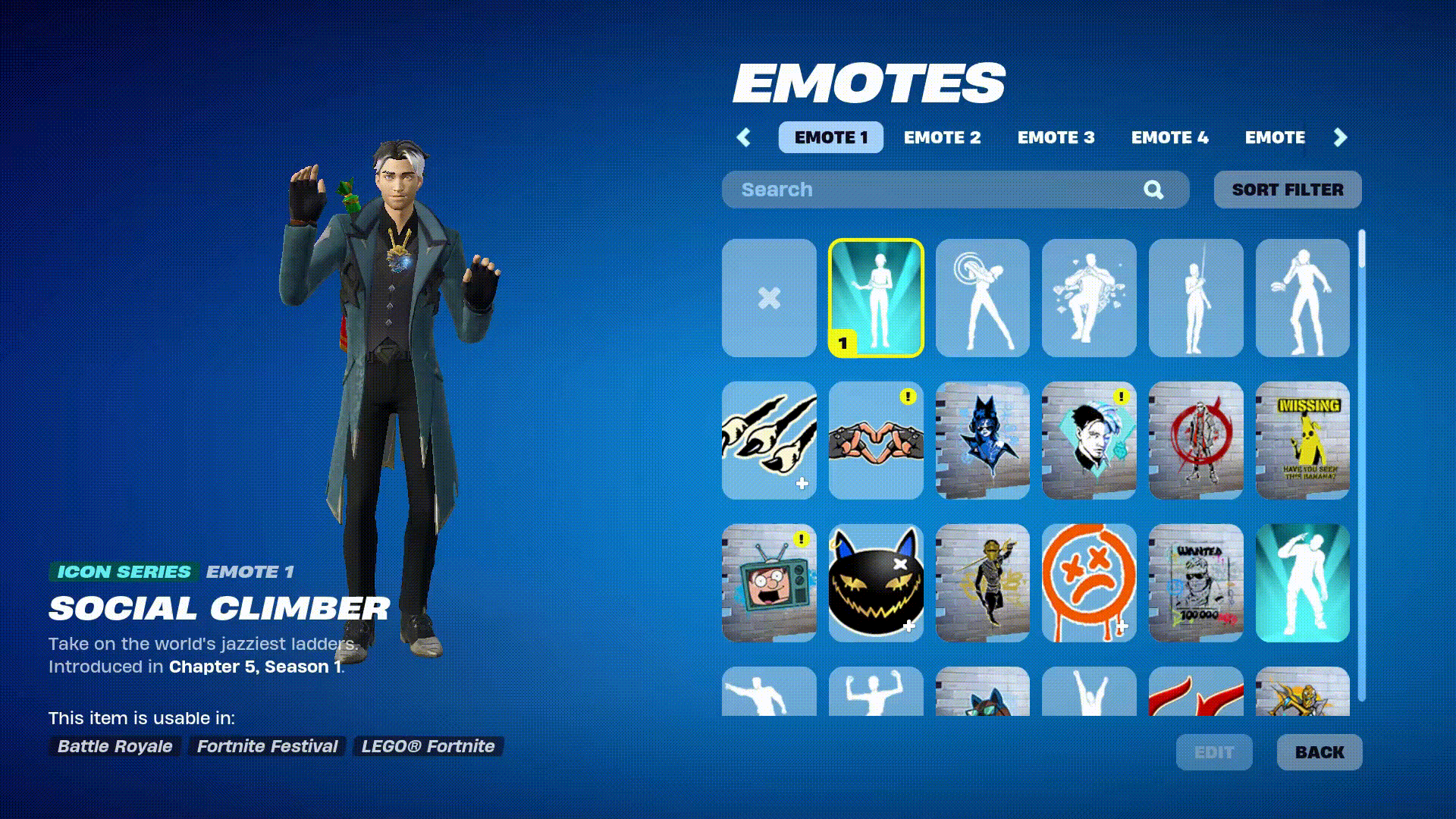Viewport: 1456px width, 819px height.
Task: Open the Sort Filter options
Action: point(1287,190)
